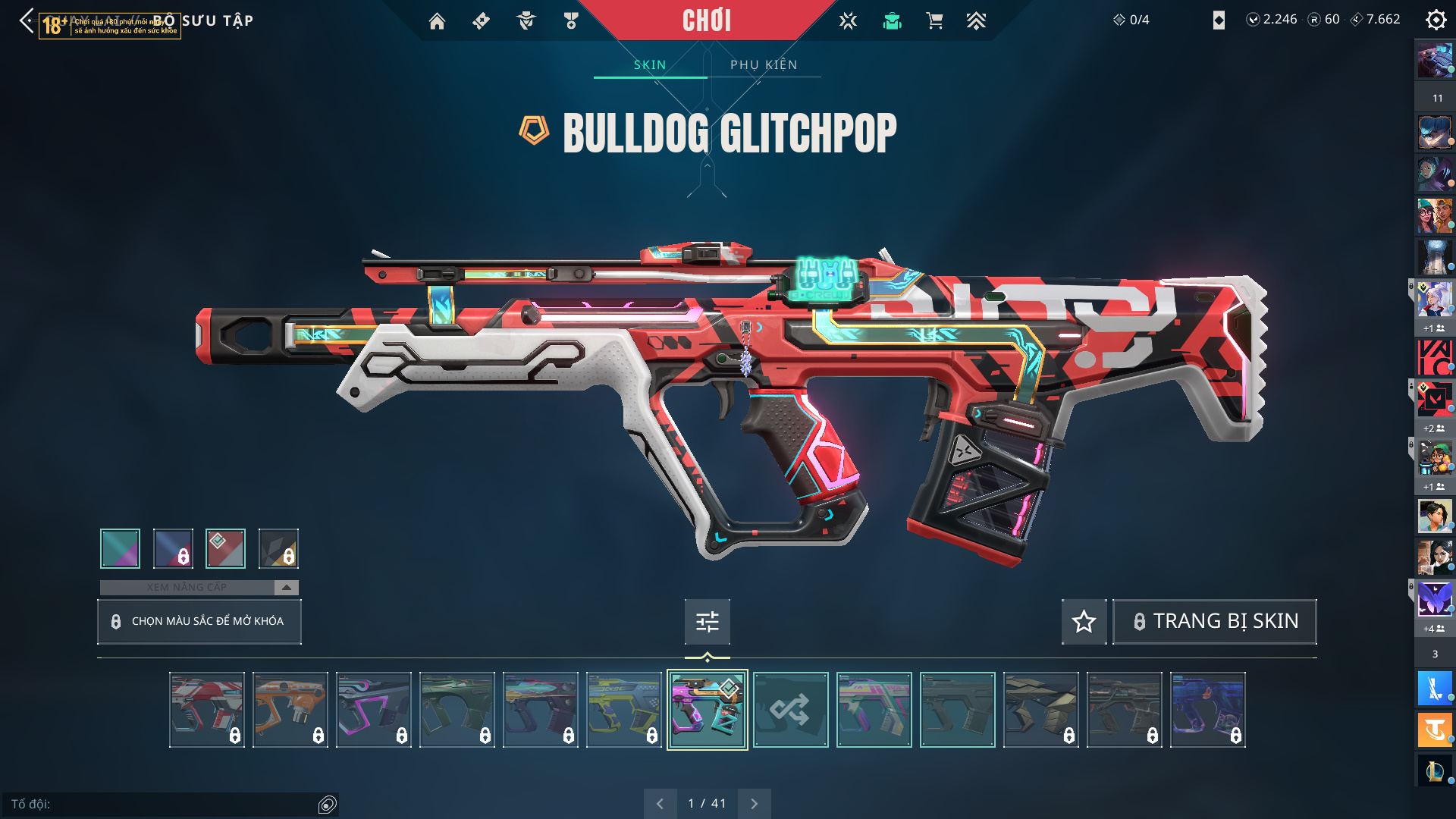Open settings gear icon
Viewport: 1456px width, 819px height.
tap(1436, 20)
